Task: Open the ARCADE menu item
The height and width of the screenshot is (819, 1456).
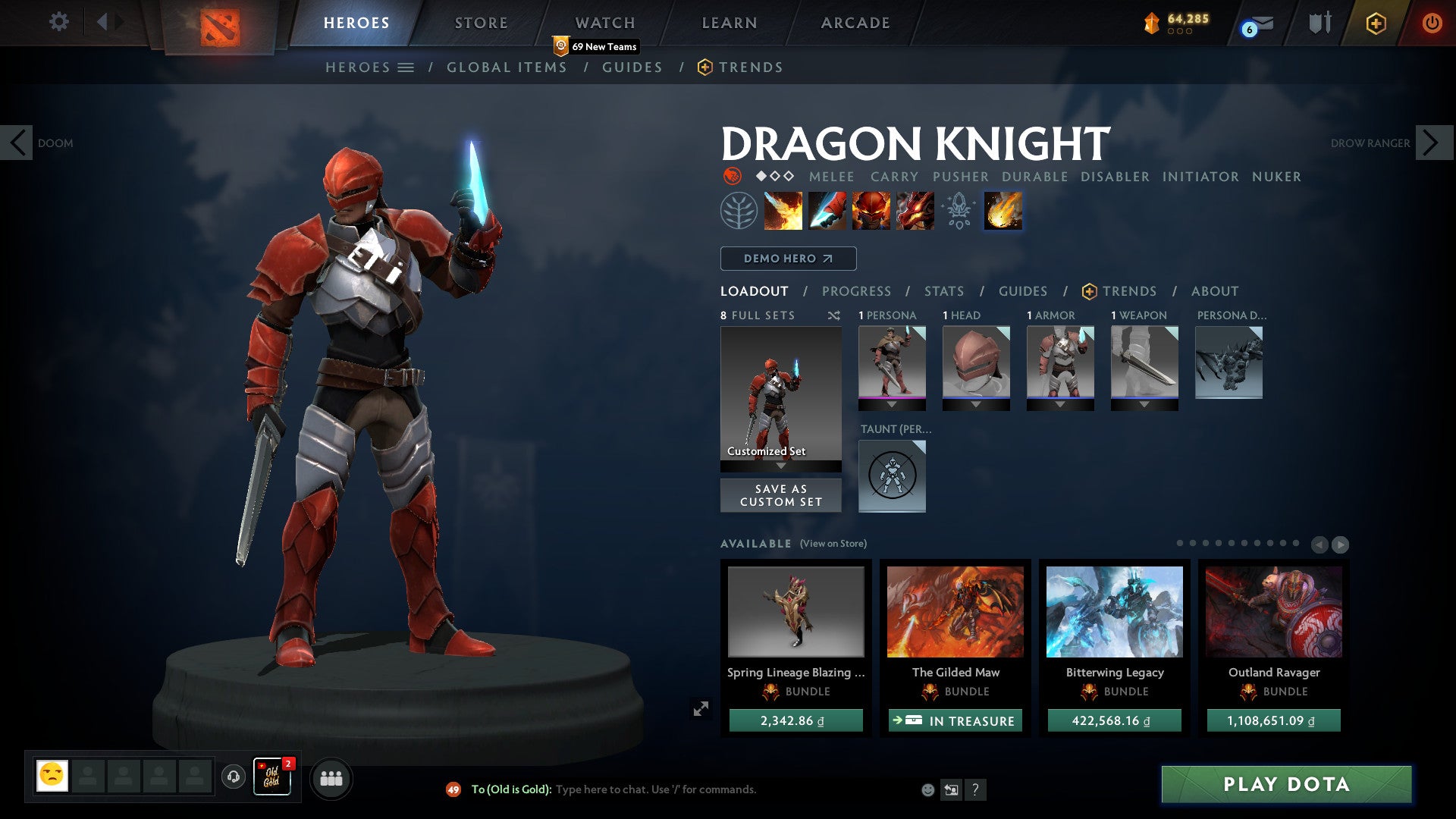Action: 855,22
